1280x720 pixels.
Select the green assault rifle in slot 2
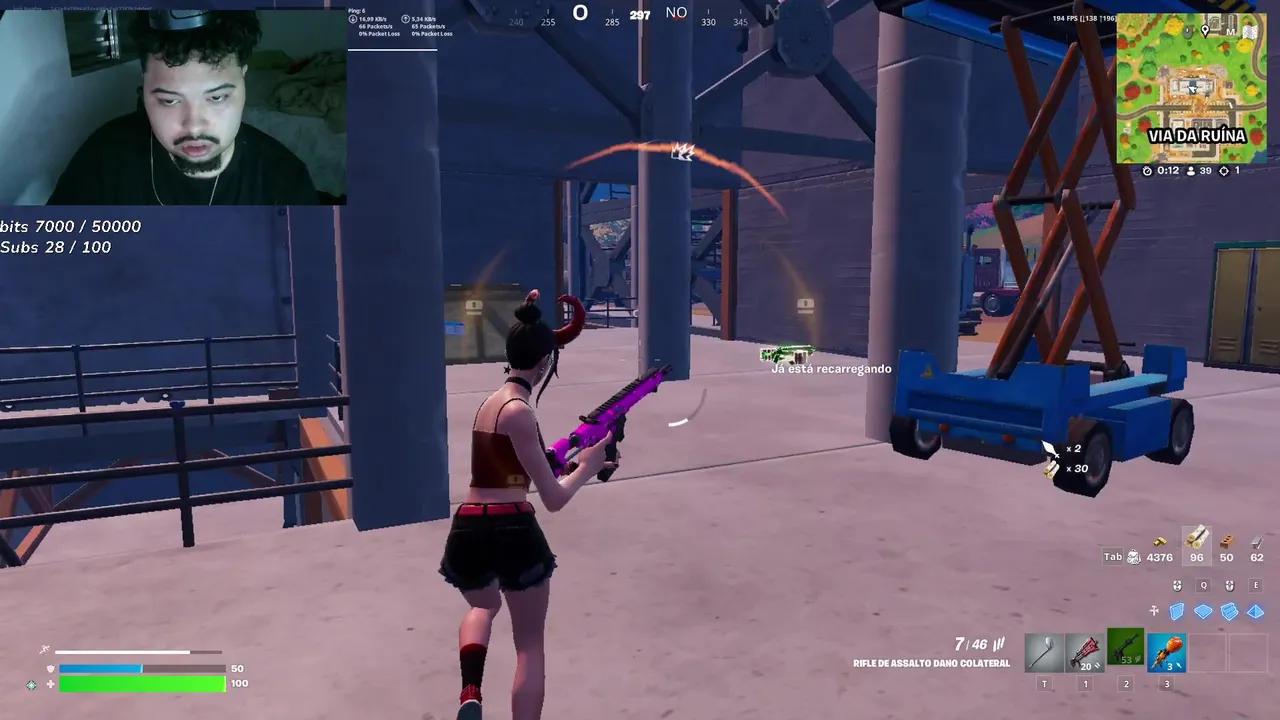1125,650
